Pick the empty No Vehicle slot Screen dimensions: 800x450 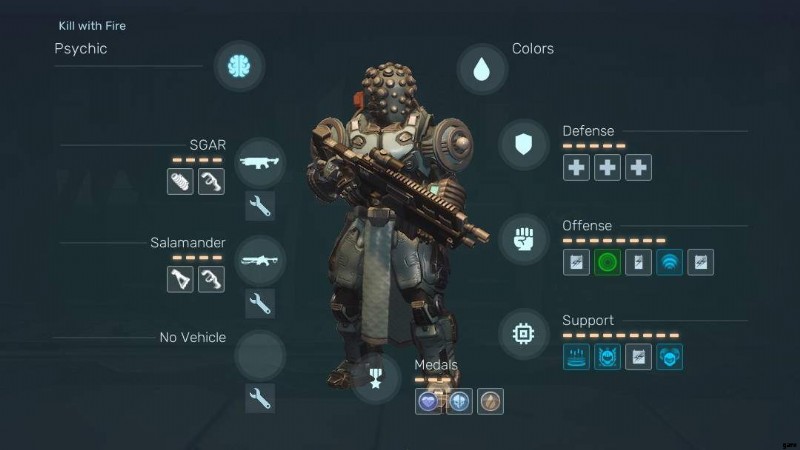261,354
